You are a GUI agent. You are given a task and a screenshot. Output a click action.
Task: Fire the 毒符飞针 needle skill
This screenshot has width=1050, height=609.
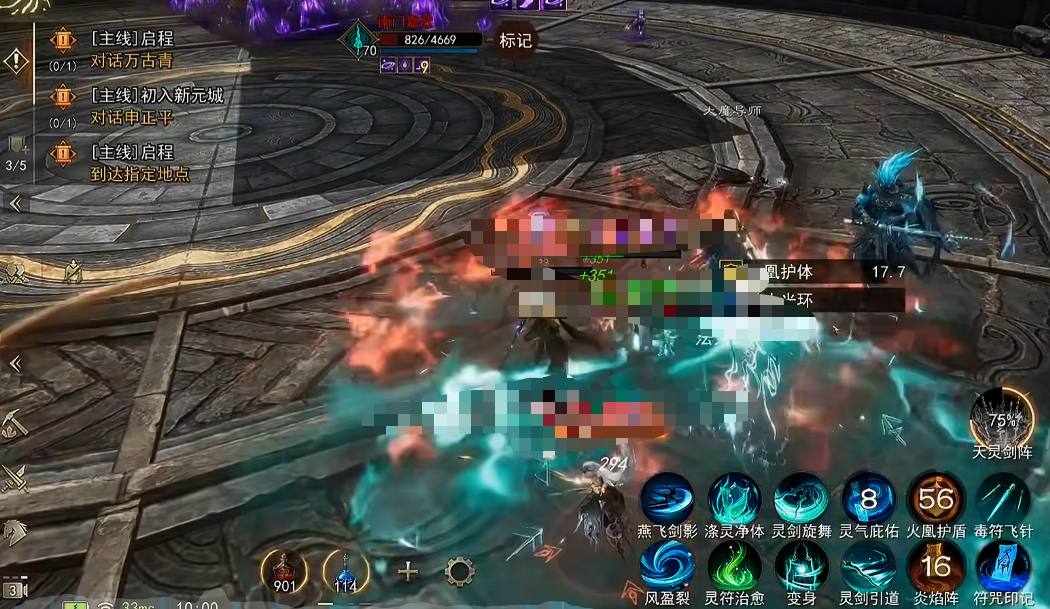[x=1003, y=498]
